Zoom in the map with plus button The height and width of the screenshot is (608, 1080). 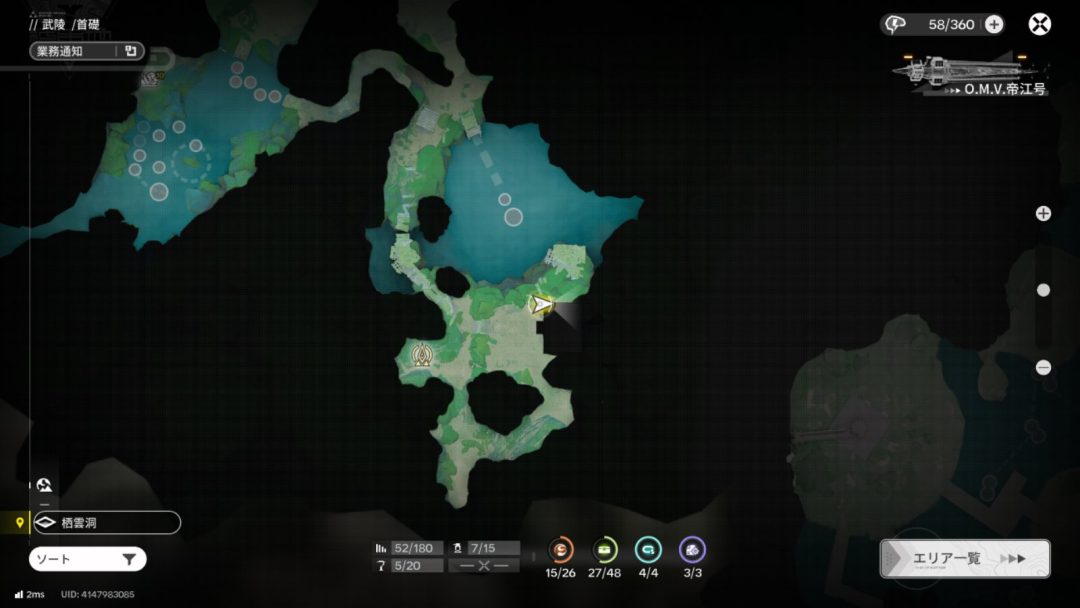[x=1043, y=213]
